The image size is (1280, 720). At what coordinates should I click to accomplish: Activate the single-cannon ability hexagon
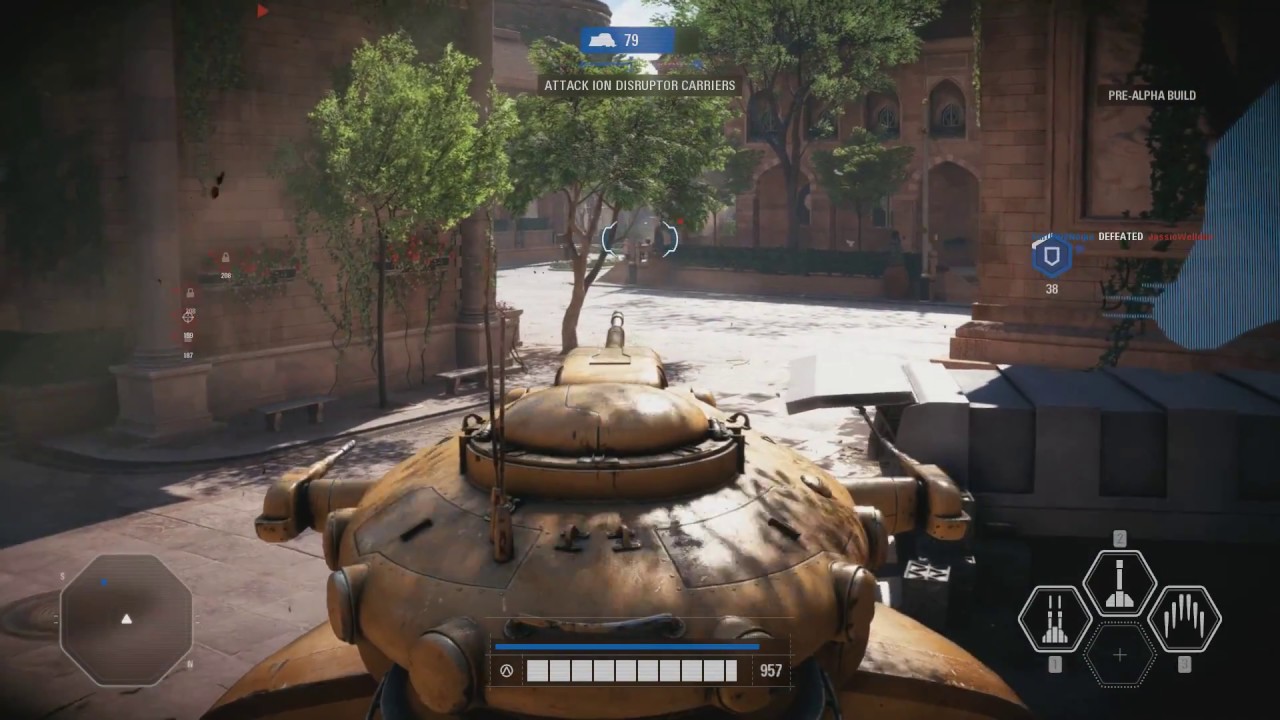(1120, 583)
